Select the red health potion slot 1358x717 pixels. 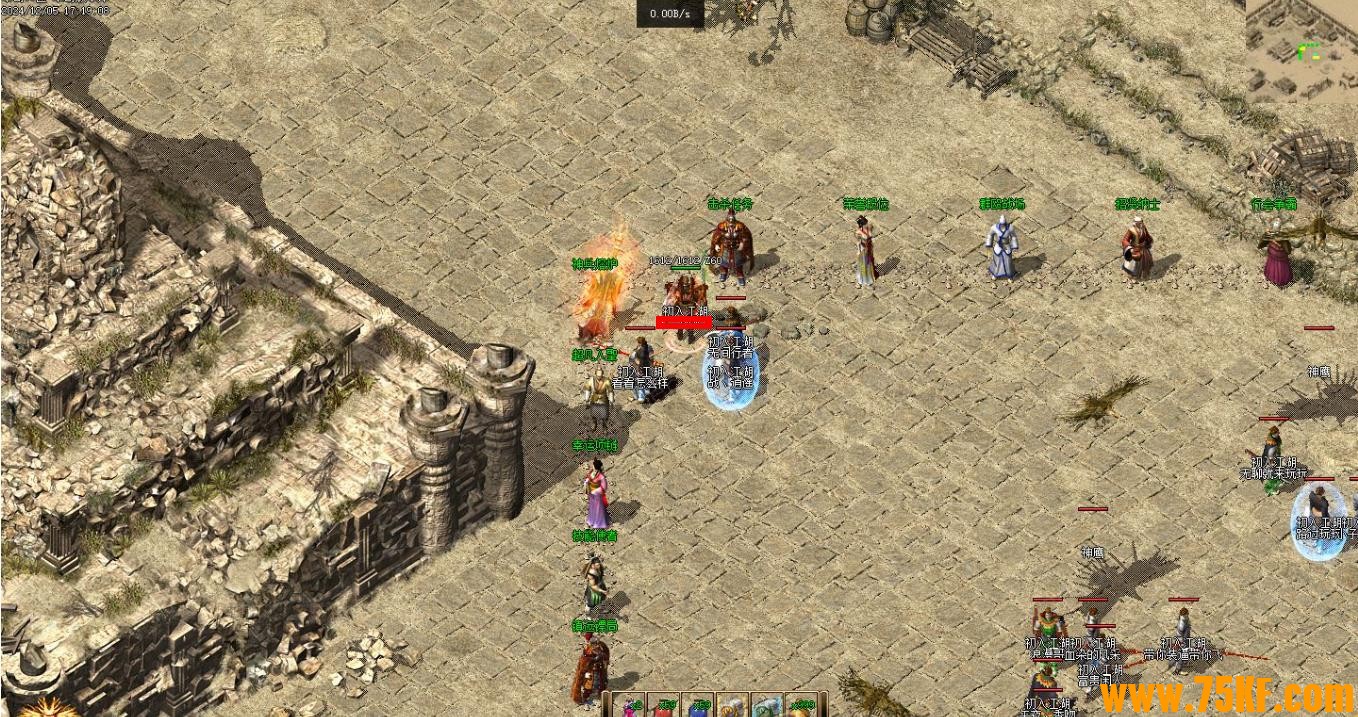(664, 705)
